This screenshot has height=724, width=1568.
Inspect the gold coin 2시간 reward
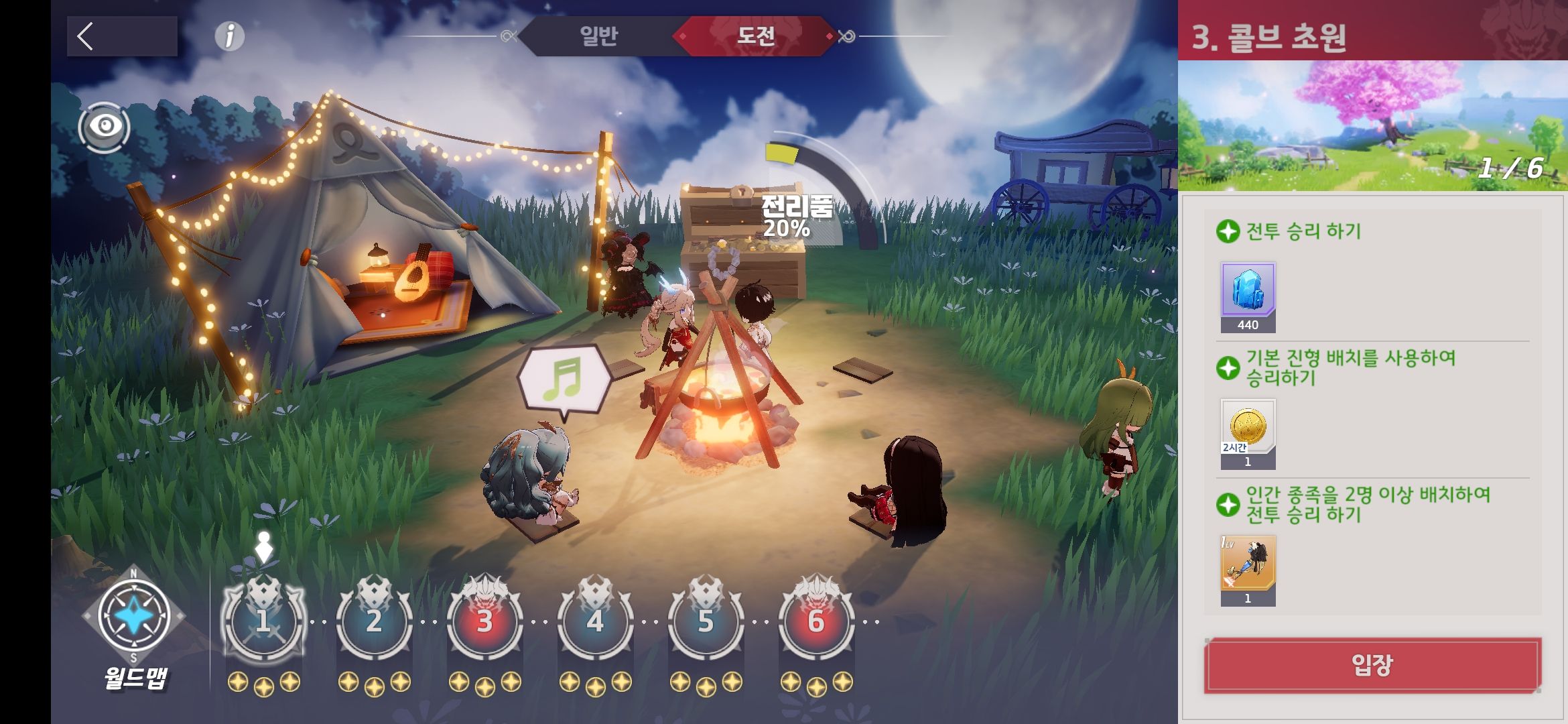tap(1248, 429)
